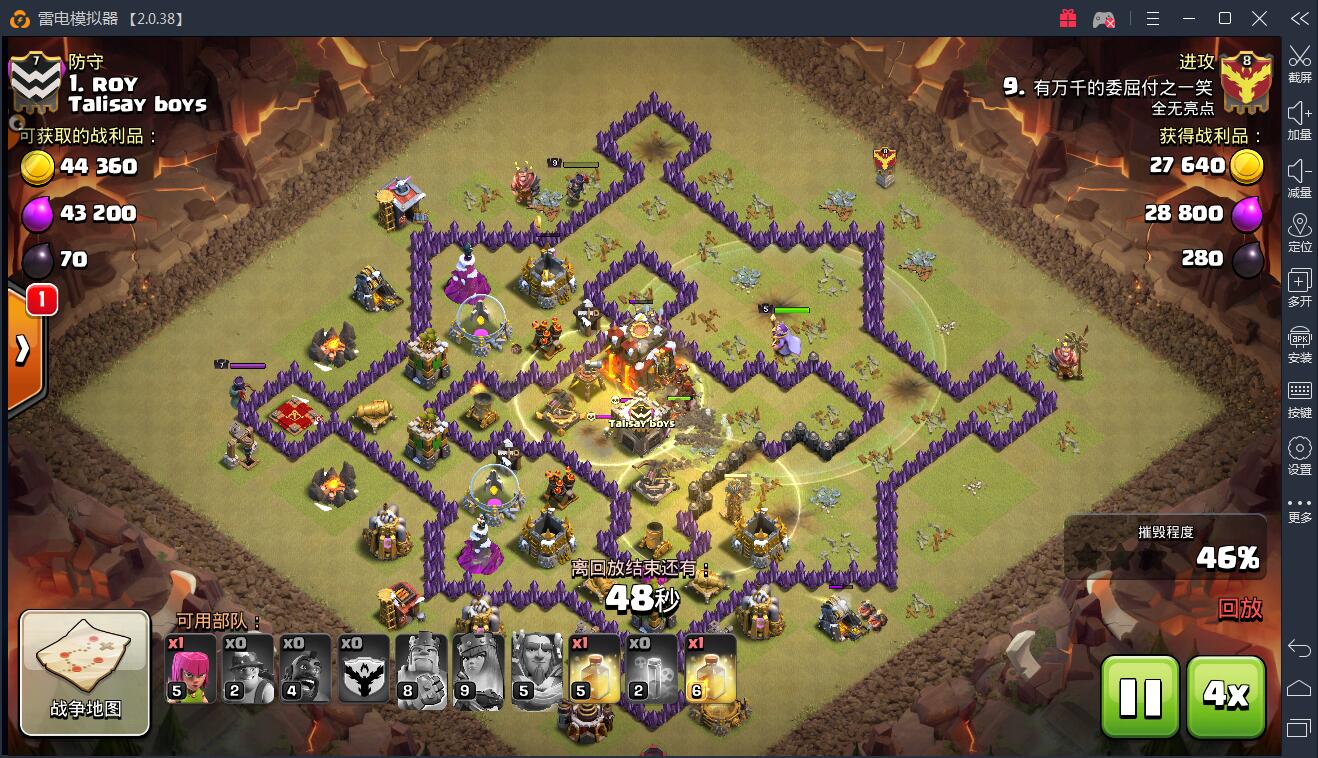Take a screenshot with the 截屏 tool
The image size is (1318, 758).
(1299, 63)
